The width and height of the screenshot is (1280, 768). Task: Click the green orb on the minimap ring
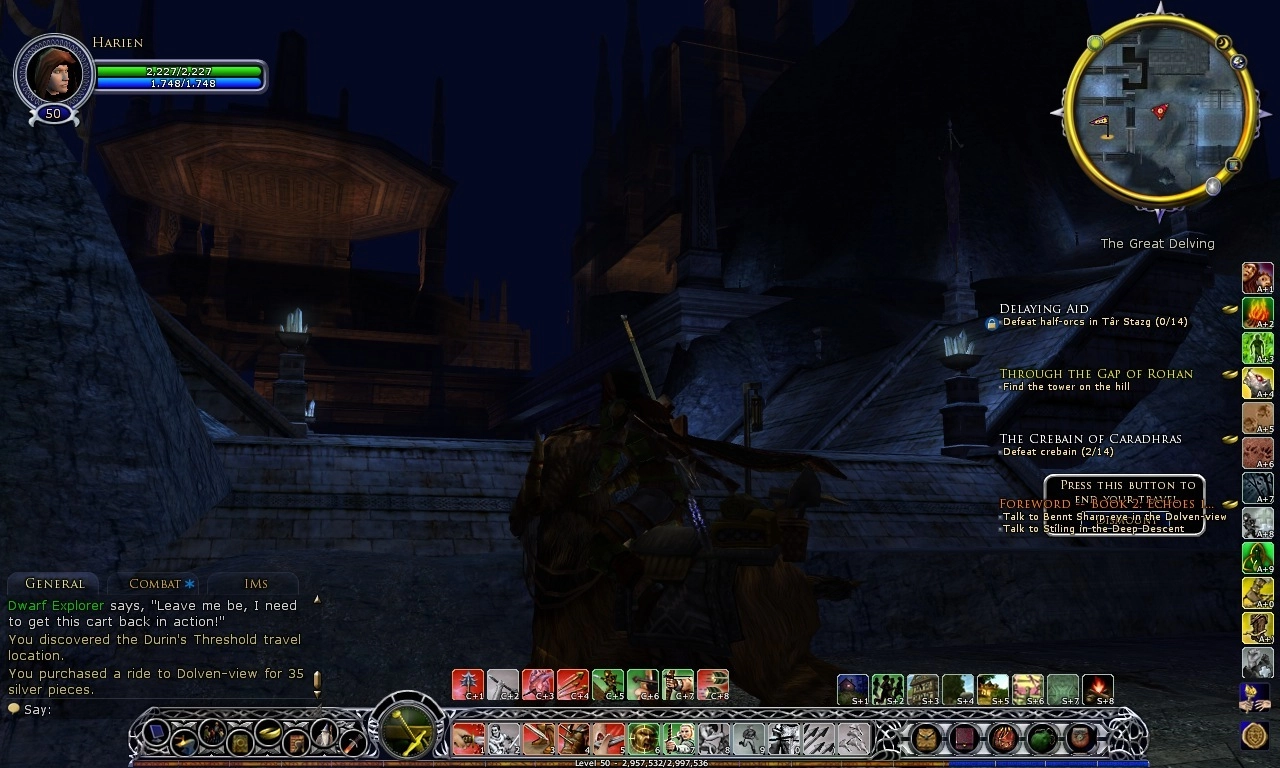tap(1095, 43)
